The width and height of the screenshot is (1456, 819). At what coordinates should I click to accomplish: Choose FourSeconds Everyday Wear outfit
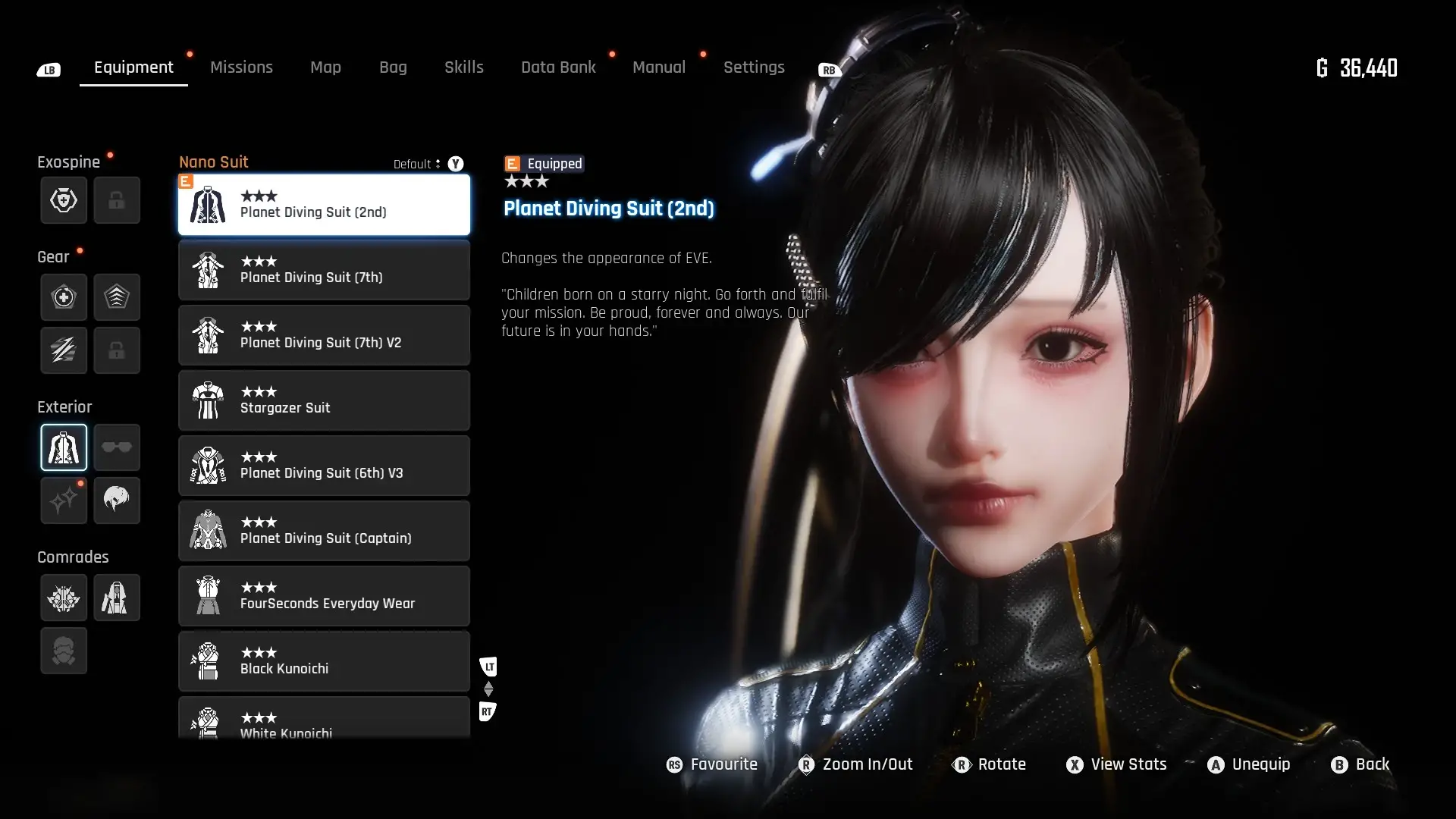pos(324,596)
